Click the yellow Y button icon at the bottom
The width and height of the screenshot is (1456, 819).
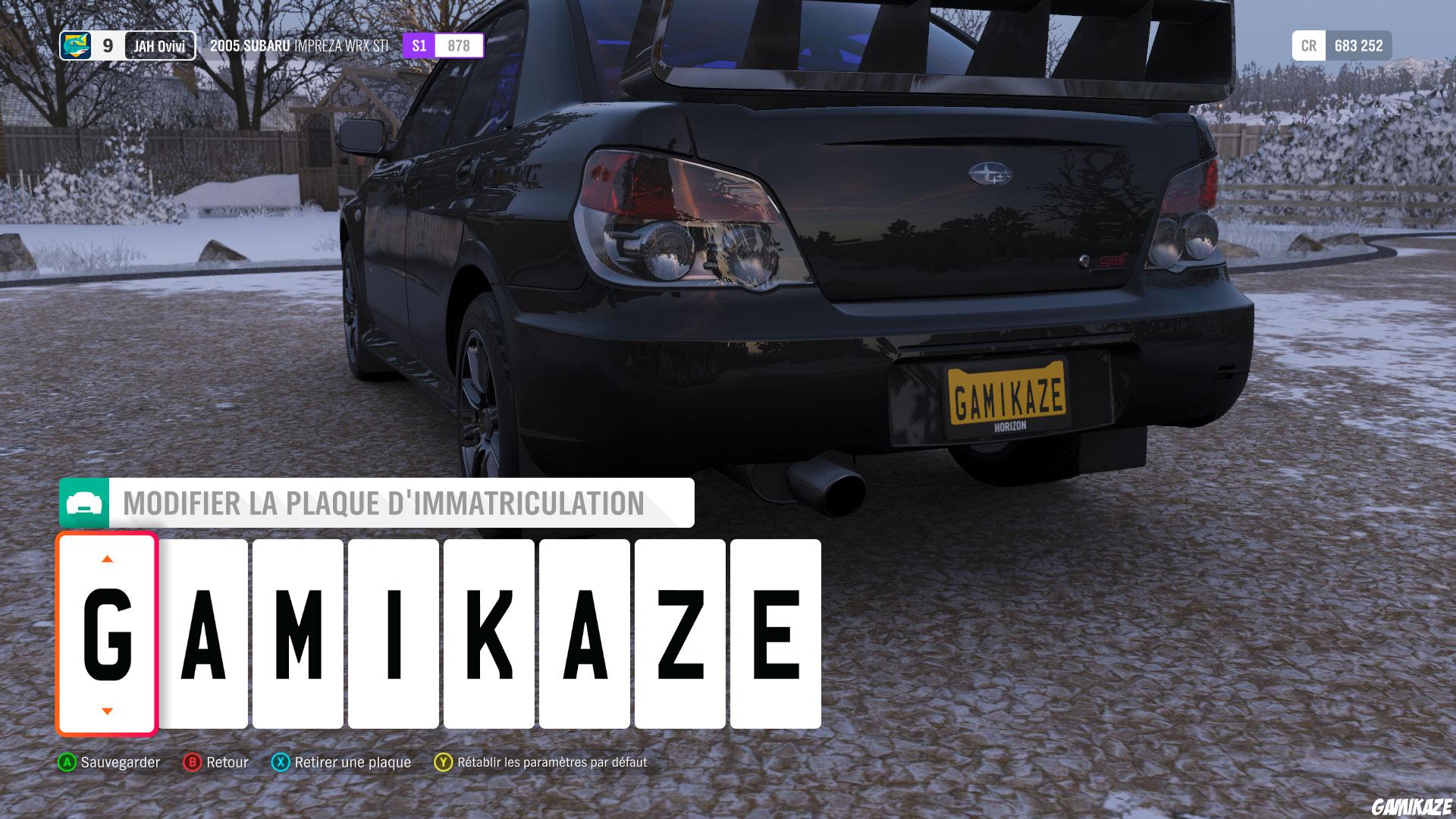point(442,762)
